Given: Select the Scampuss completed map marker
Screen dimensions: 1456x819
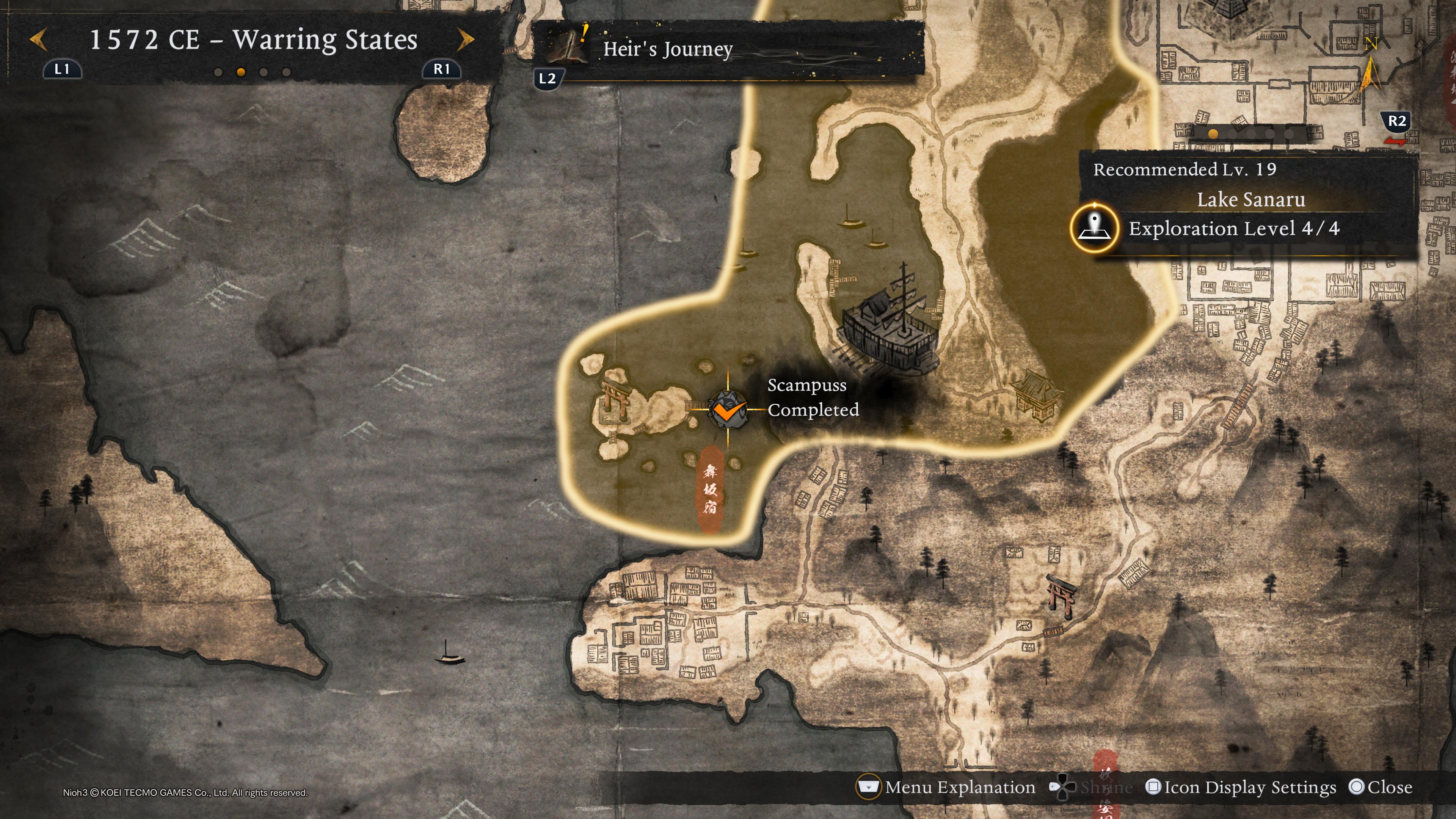Looking at the screenshot, I should pyautogui.click(x=728, y=409).
